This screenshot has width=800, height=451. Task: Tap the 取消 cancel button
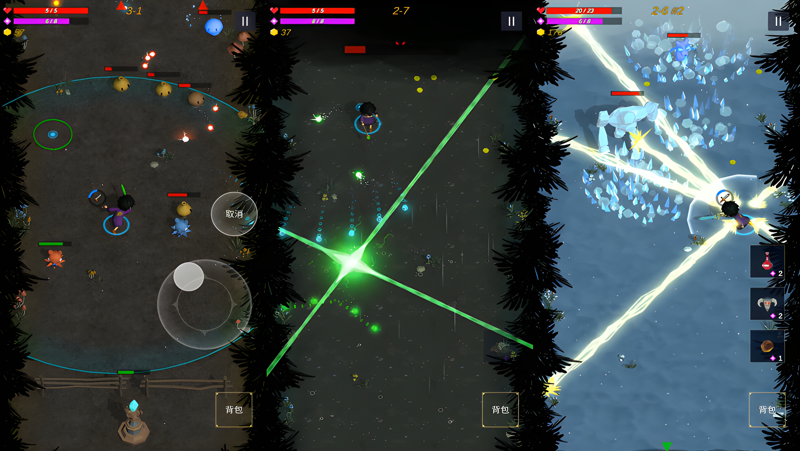tap(234, 214)
